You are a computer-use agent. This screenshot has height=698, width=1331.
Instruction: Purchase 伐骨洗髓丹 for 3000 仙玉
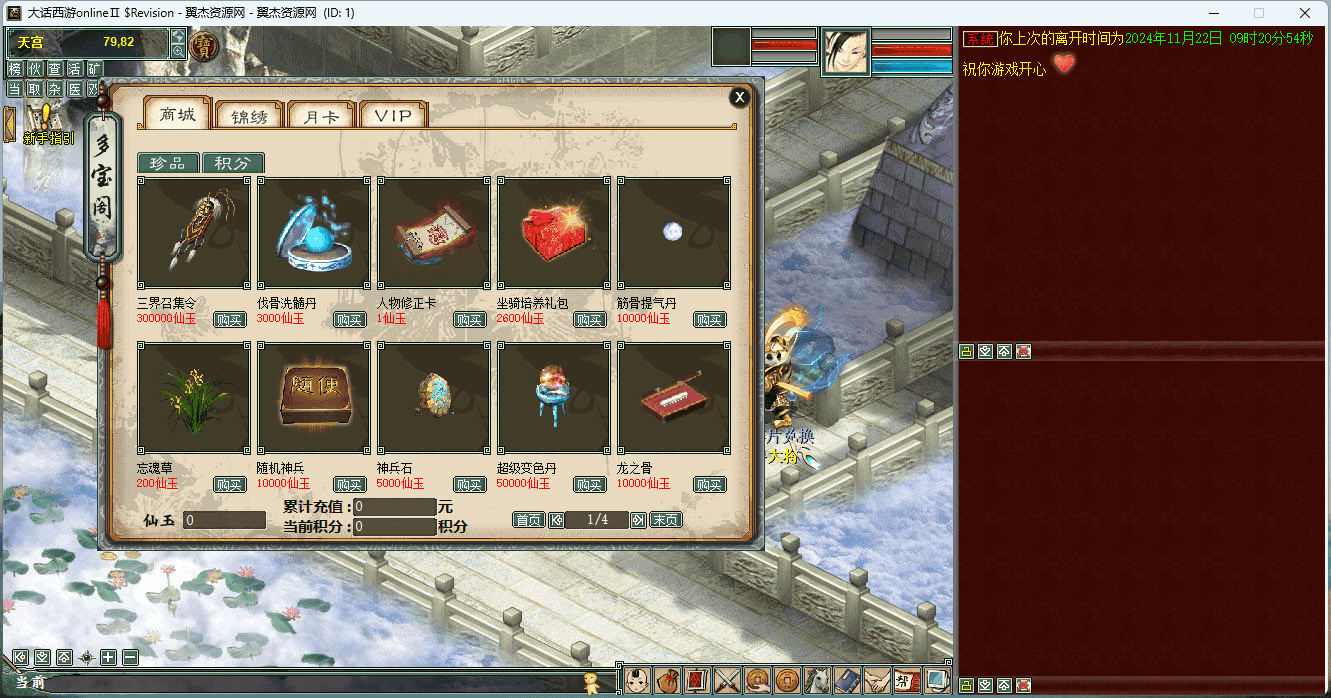349,320
